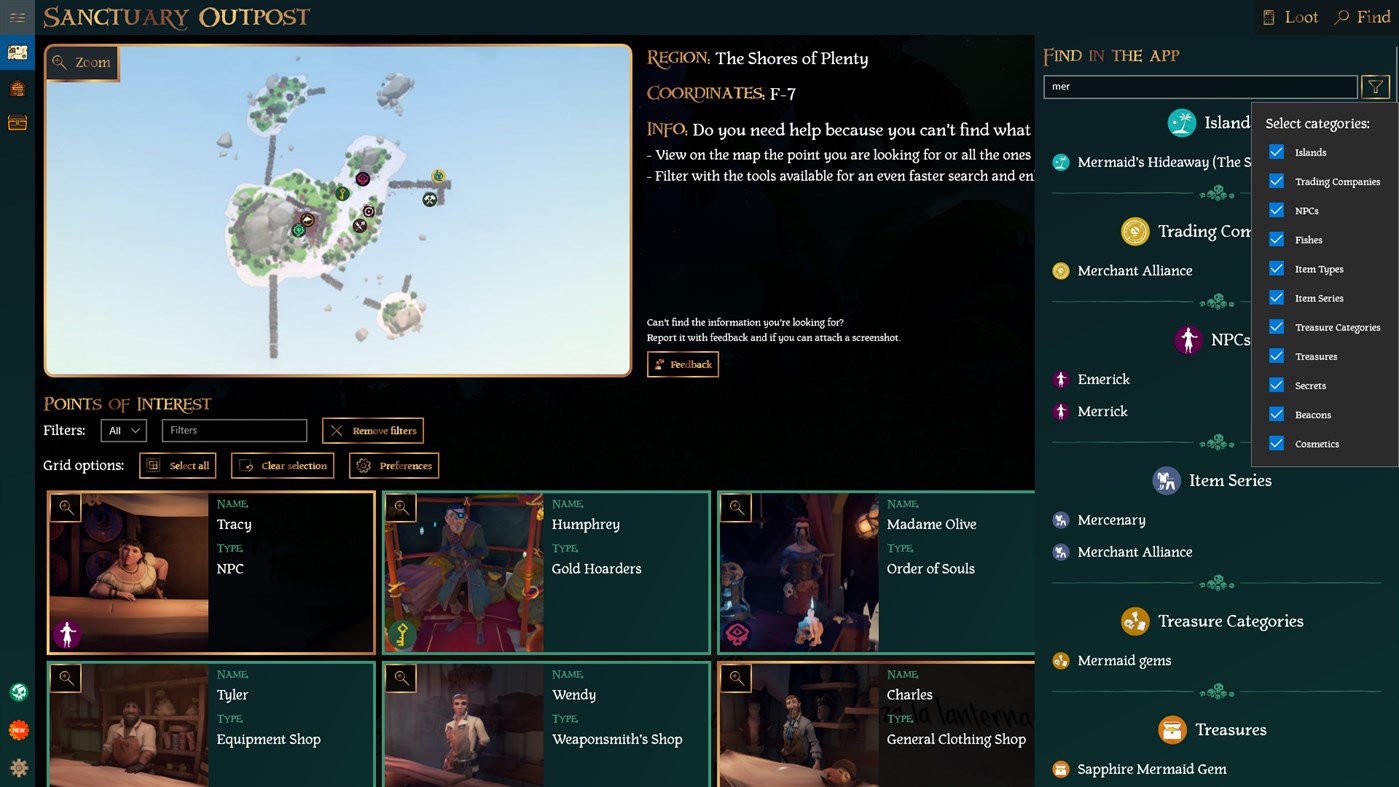The width and height of the screenshot is (1399, 787).
Task: Zoom the island map with the Zoom button
Action: point(82,62)
